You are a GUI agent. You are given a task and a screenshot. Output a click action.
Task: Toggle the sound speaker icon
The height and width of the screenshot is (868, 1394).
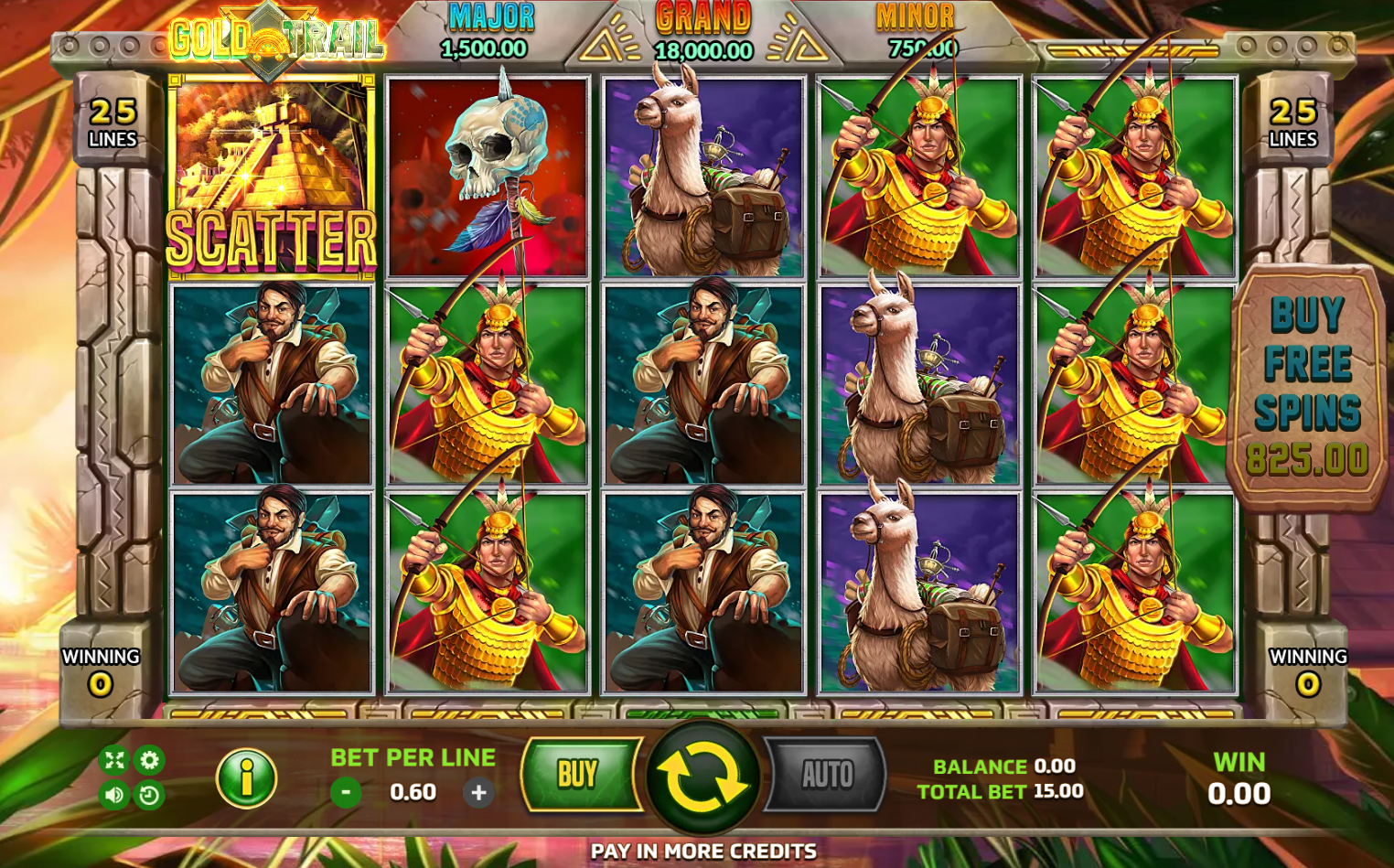point(114,795)
